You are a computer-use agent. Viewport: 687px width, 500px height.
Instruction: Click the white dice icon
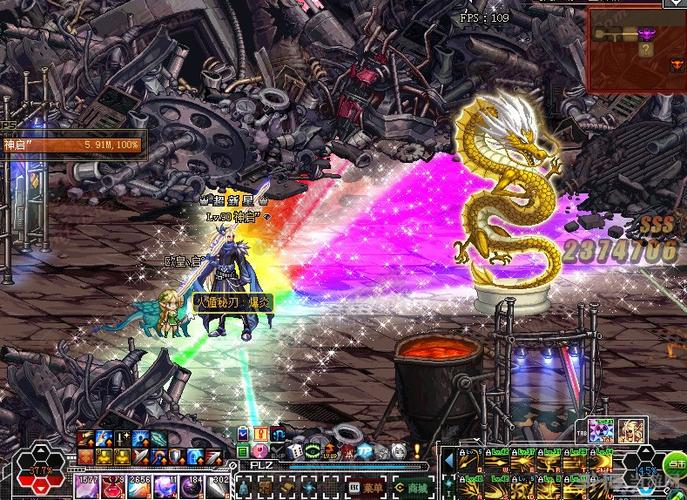pyautogui.click(x=295, y=451)
